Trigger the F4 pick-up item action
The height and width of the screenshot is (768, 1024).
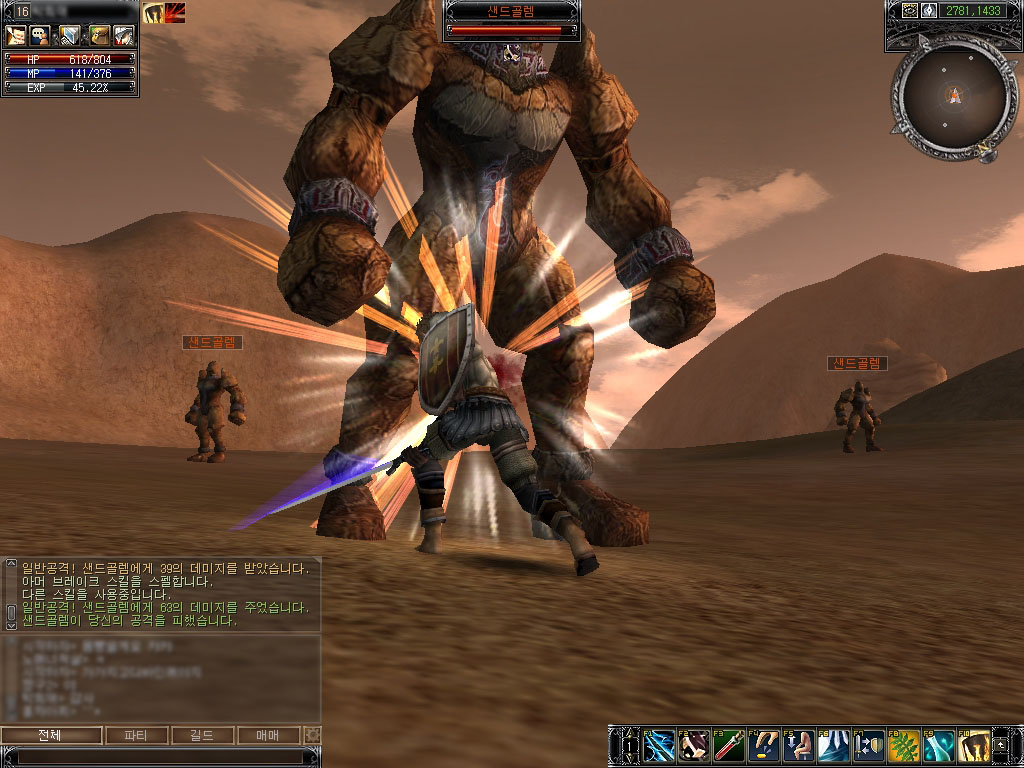764,745
